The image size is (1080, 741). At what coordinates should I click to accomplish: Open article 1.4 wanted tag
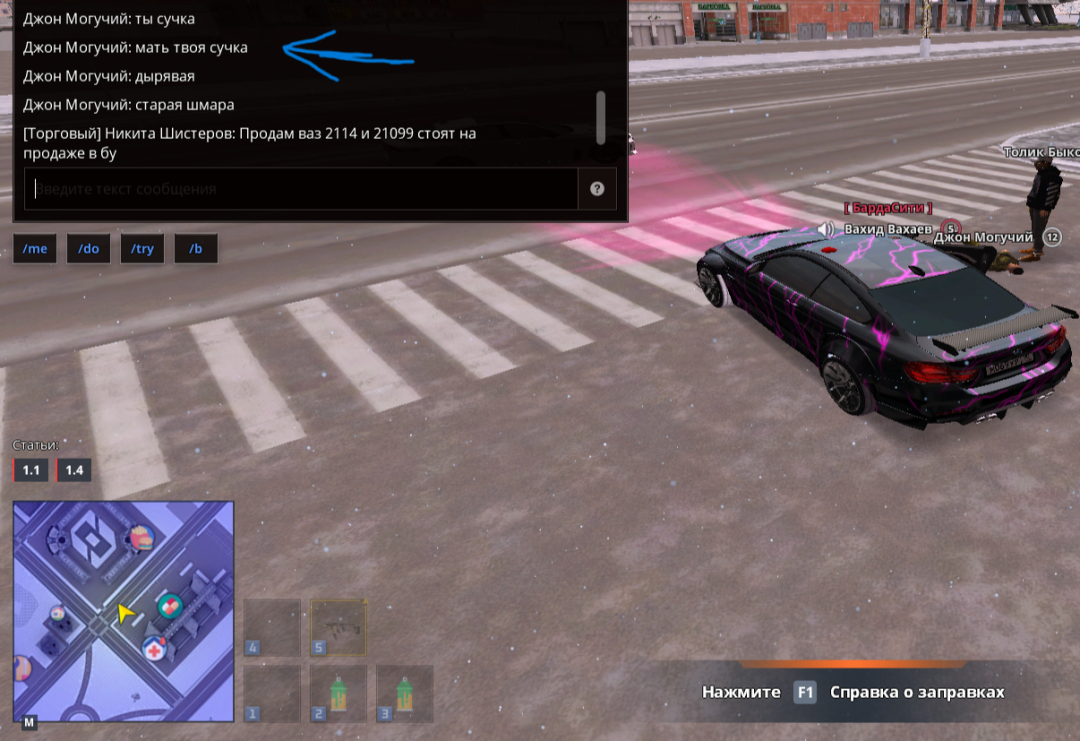coord(74,470)
